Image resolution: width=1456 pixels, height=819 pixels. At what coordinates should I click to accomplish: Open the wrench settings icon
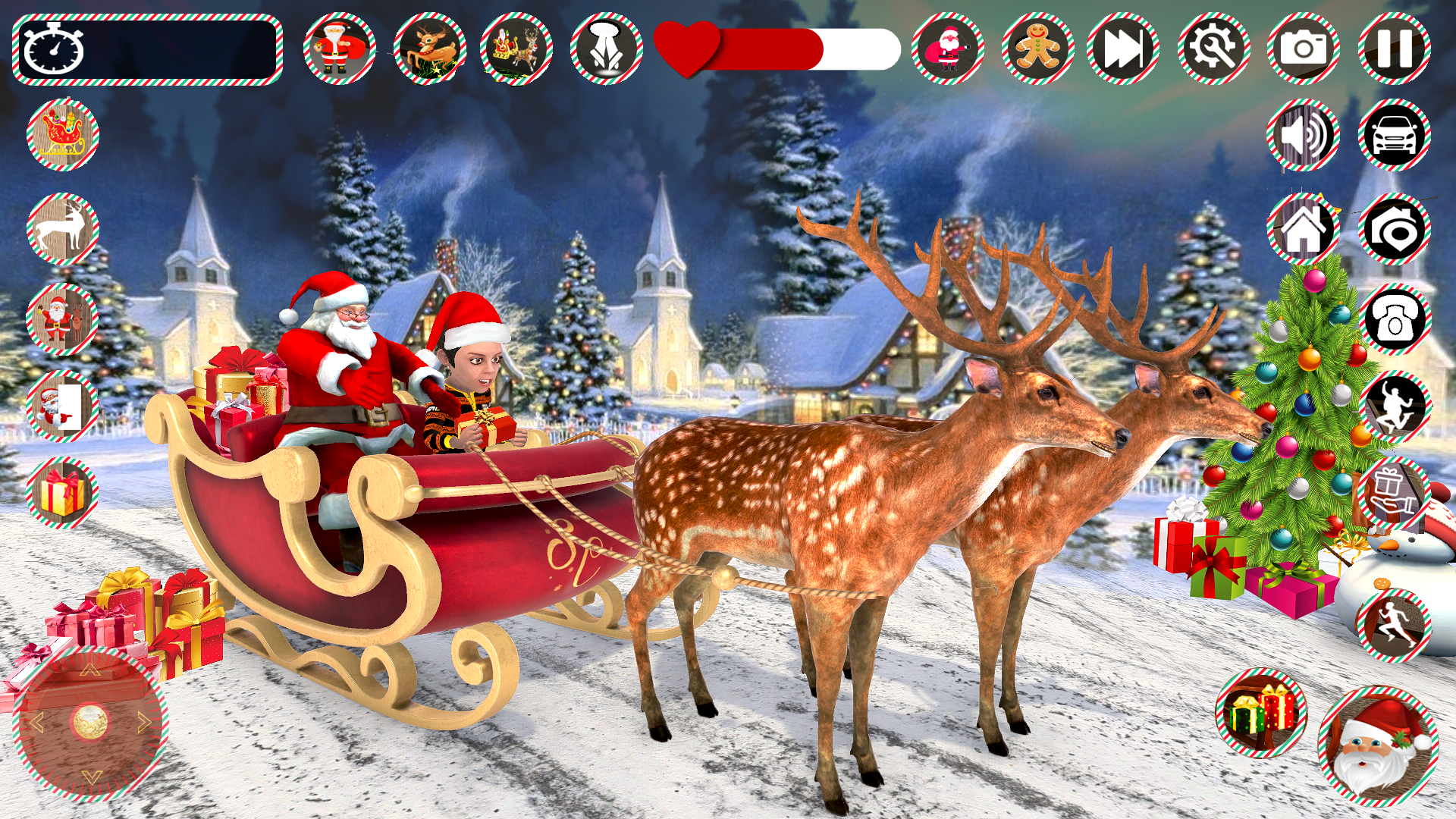pyautogui.click(x=1214, y=49)
